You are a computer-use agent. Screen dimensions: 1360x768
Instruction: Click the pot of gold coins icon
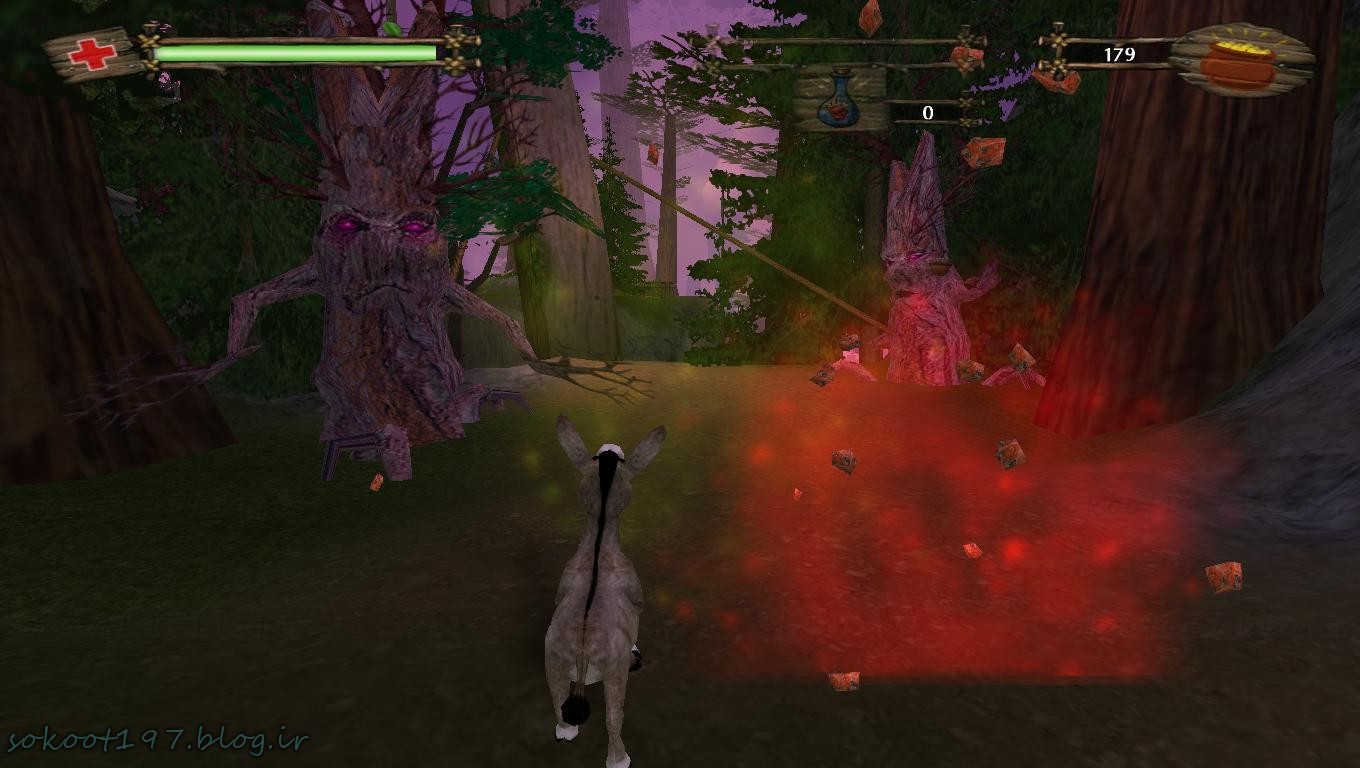[1238, 60]
